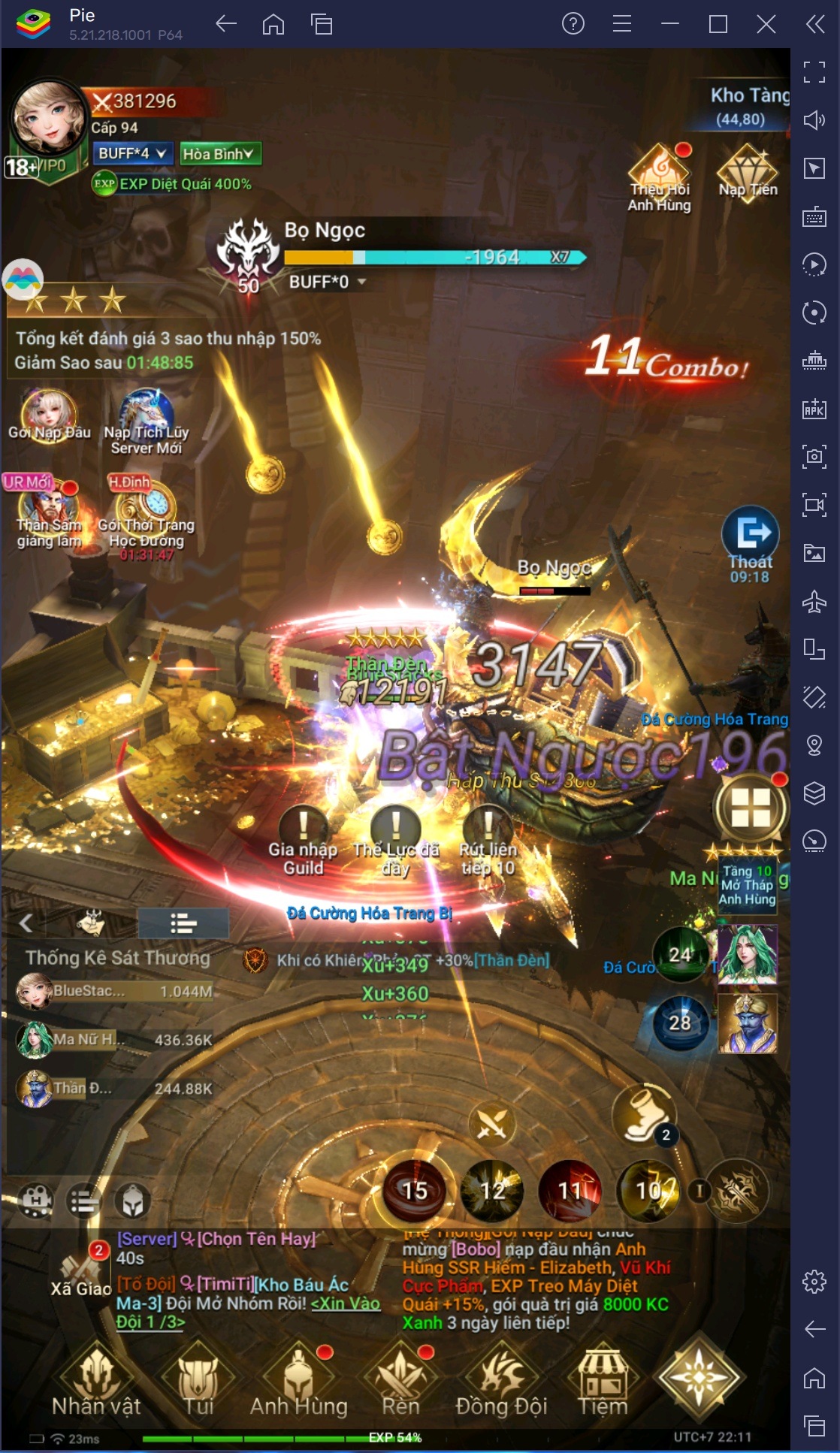Open the Nhân vật character menu
840x1453 pixels.
[96, 1385]
